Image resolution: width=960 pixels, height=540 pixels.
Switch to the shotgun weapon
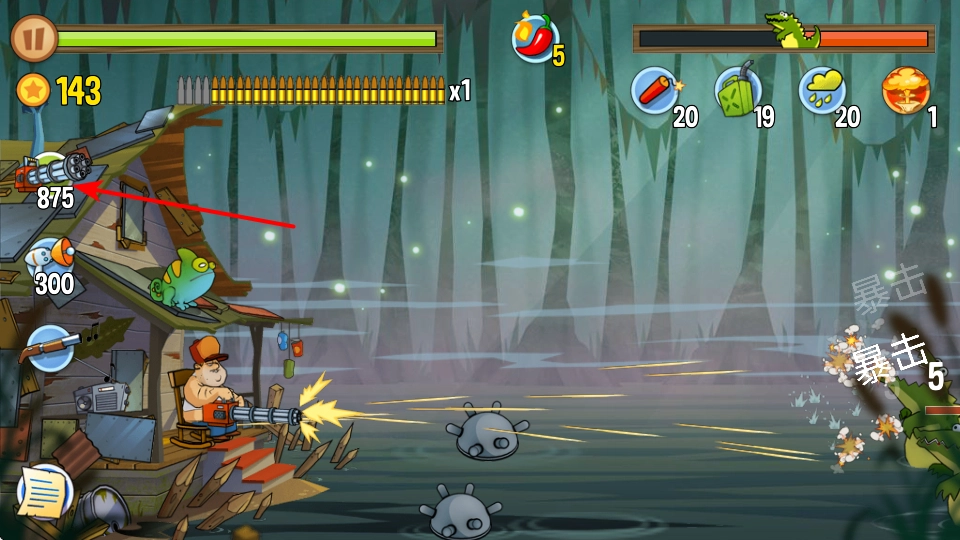tap(50, 348)
